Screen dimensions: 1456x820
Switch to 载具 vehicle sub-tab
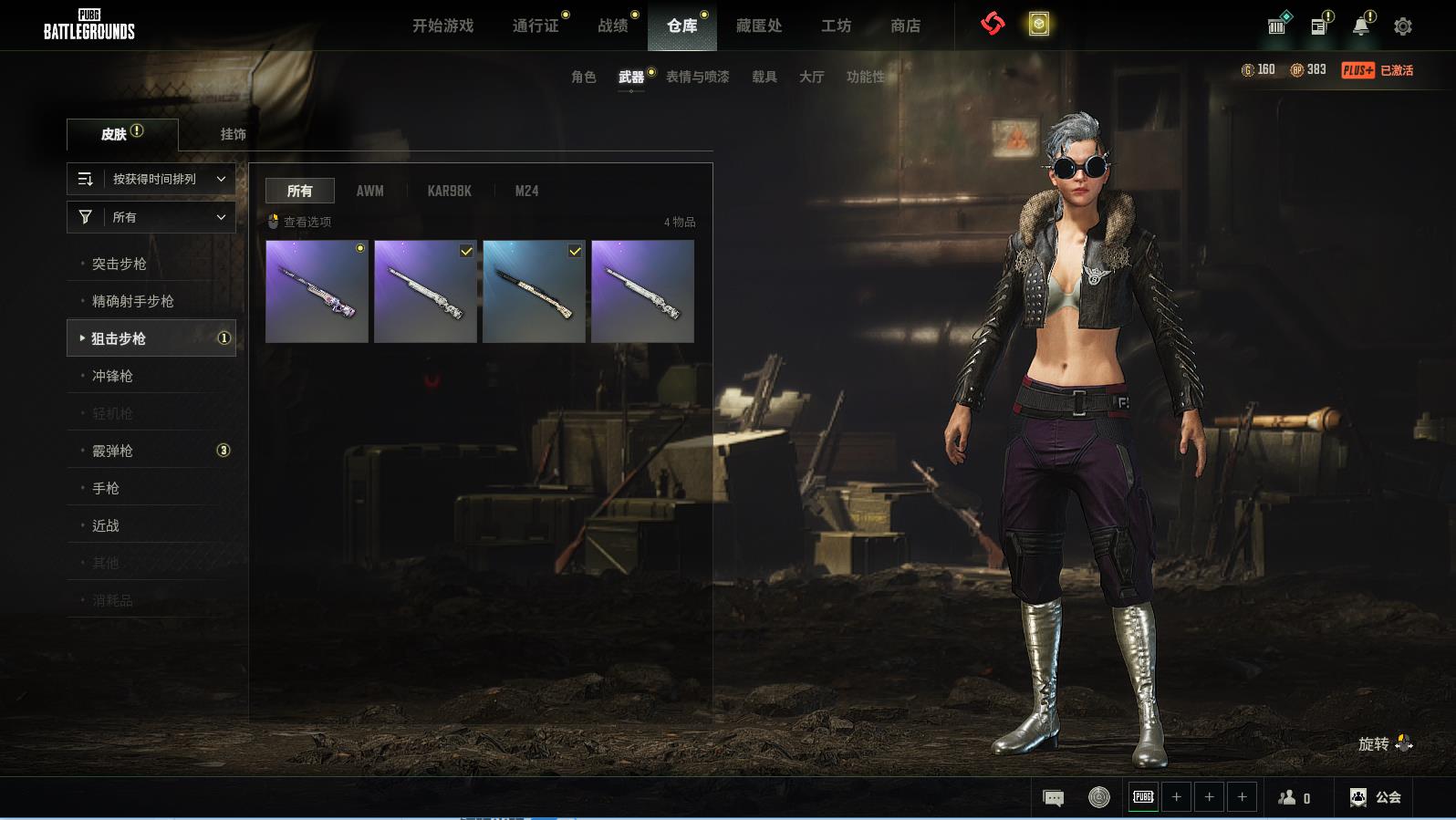(764, 77)
